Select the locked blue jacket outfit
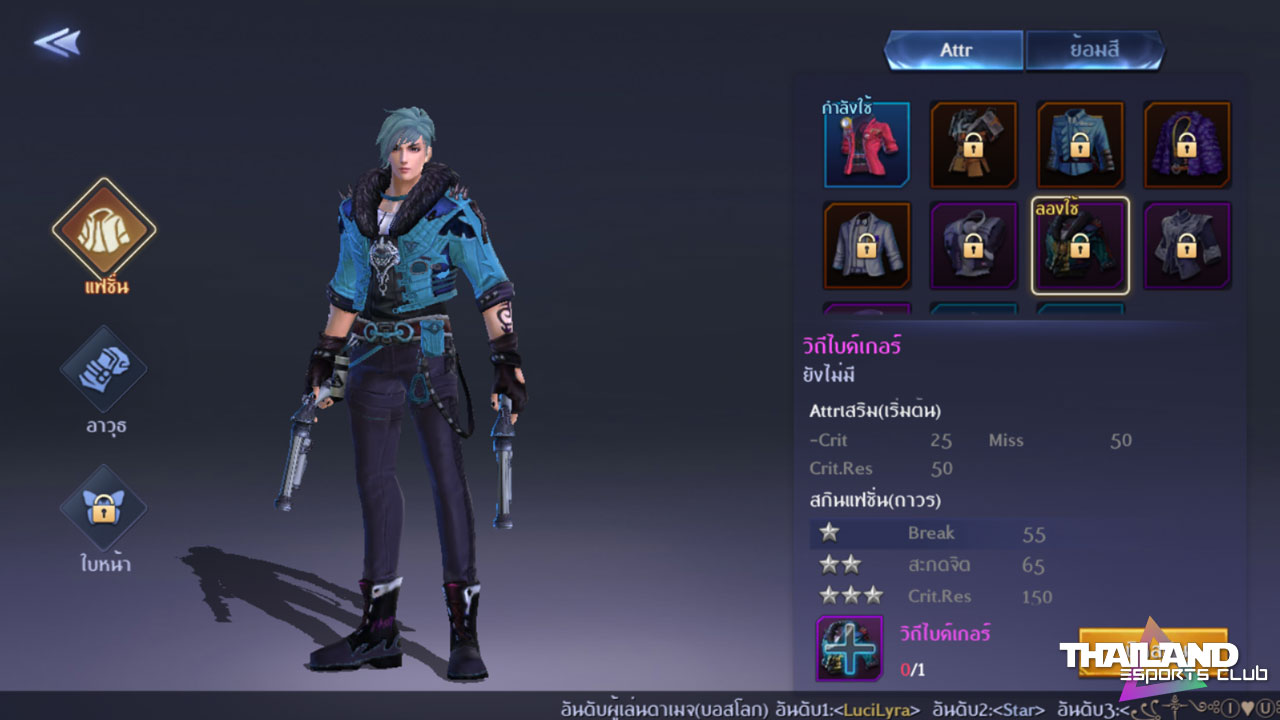Viewport: 1280px width, 720px height. [1080, 145]
